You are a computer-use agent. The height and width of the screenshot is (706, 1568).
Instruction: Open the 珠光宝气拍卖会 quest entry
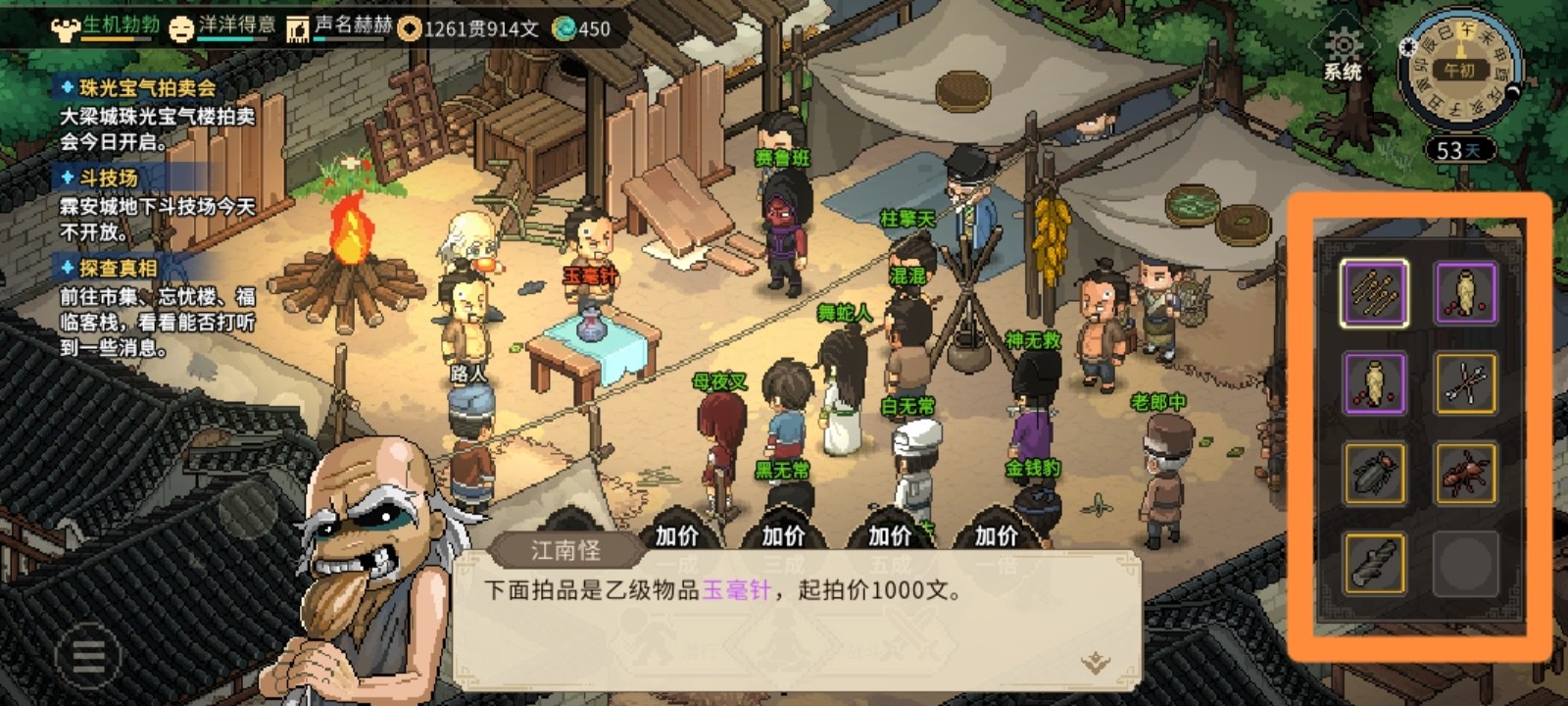click(x=147, y=88)
